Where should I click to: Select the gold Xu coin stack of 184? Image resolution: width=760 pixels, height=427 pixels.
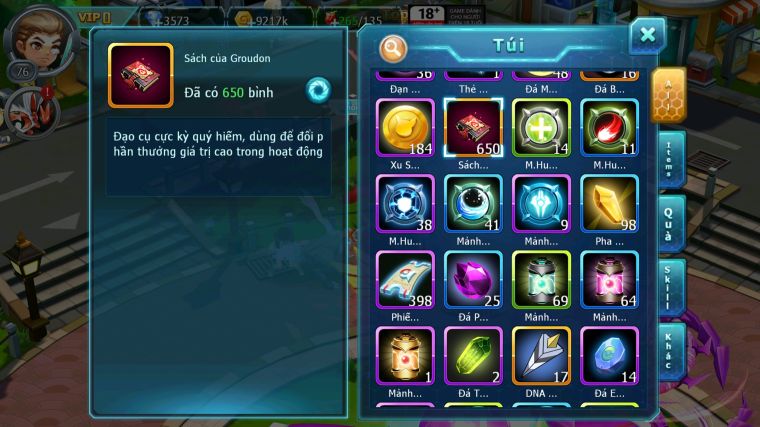(x=405, y=128)
